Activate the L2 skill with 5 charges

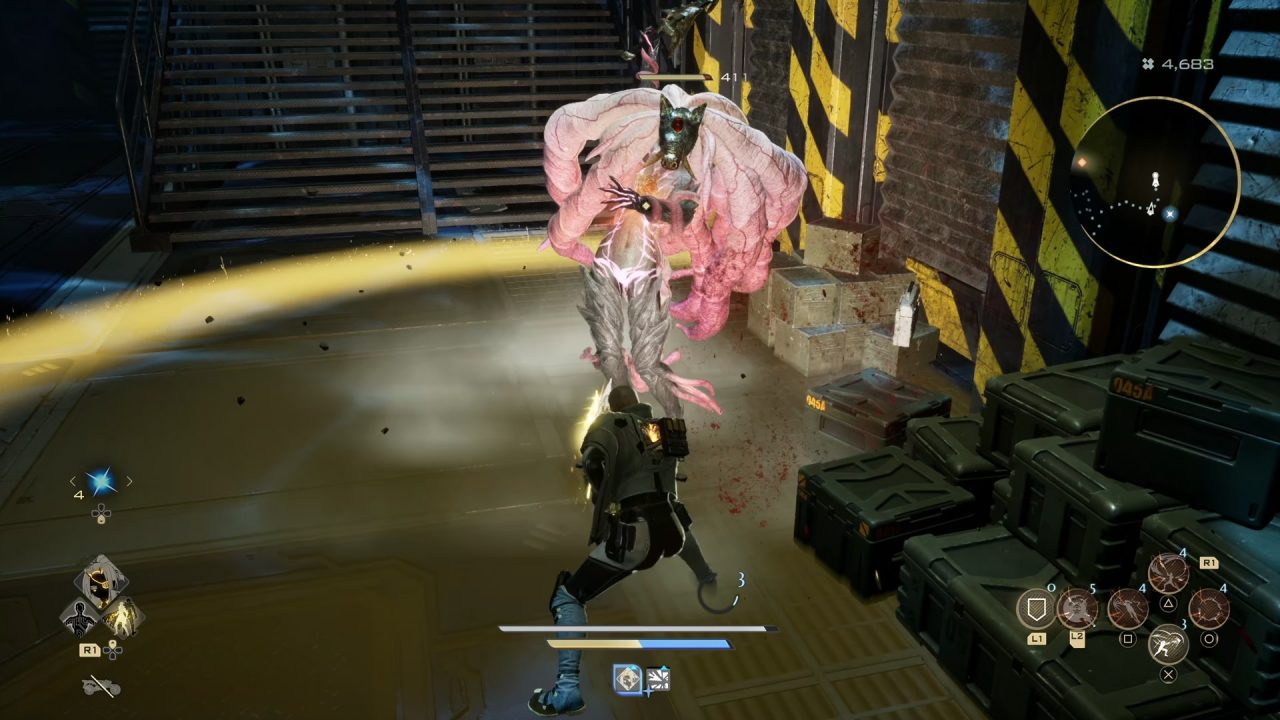(1075, 609)
